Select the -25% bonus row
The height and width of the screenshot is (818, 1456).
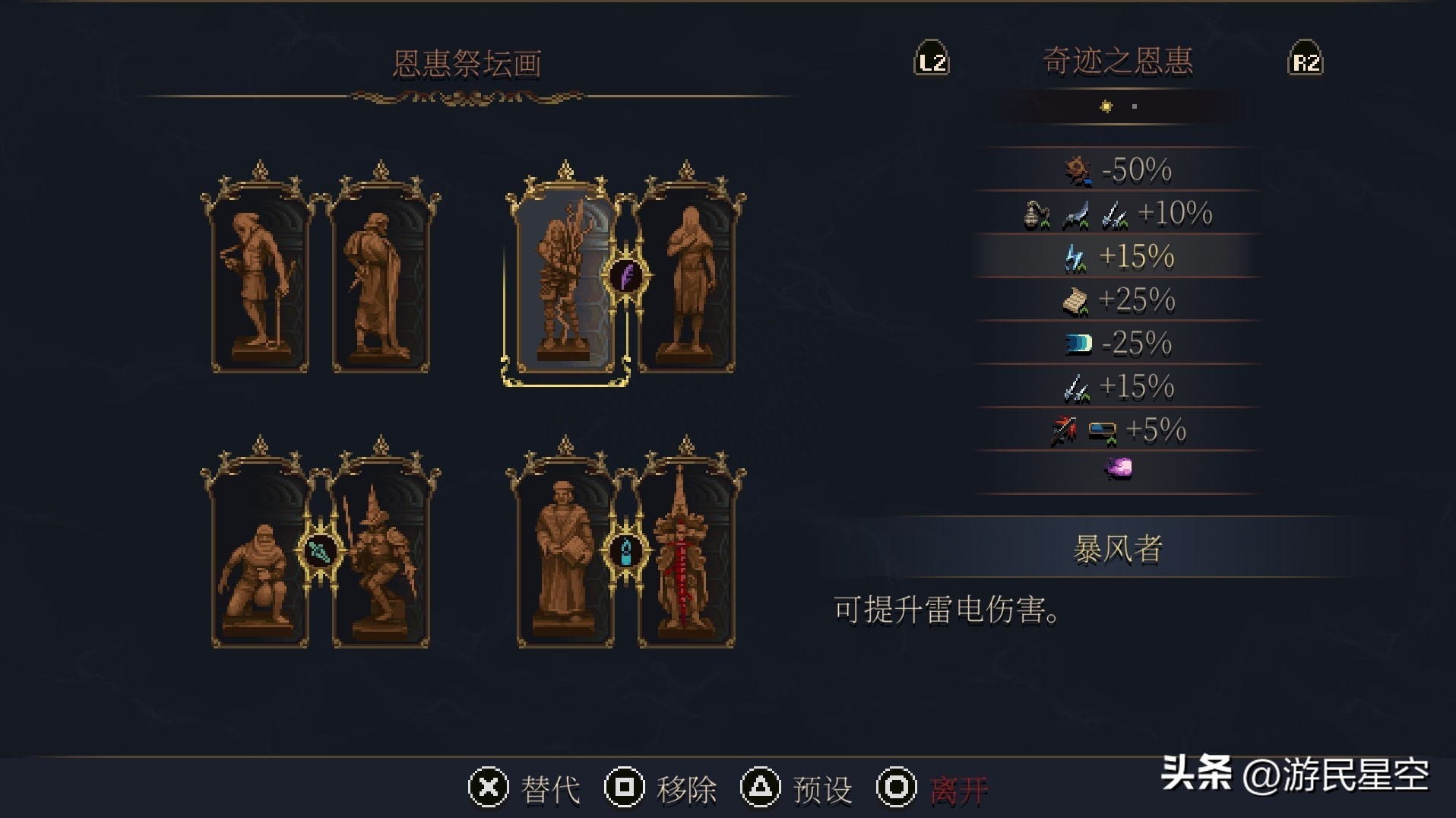[x=1117, y=344]
